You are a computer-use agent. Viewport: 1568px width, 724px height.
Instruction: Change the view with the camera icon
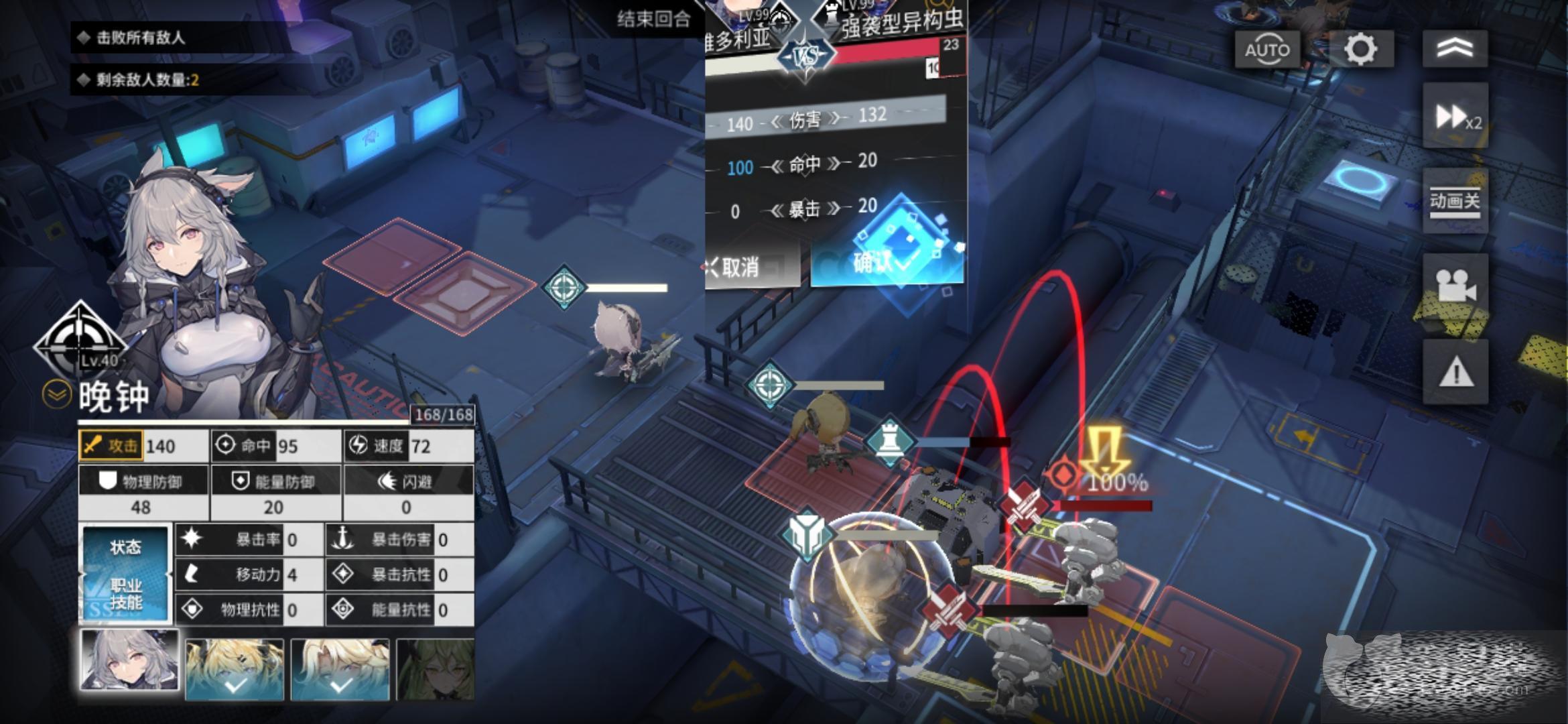(1455, 286)
